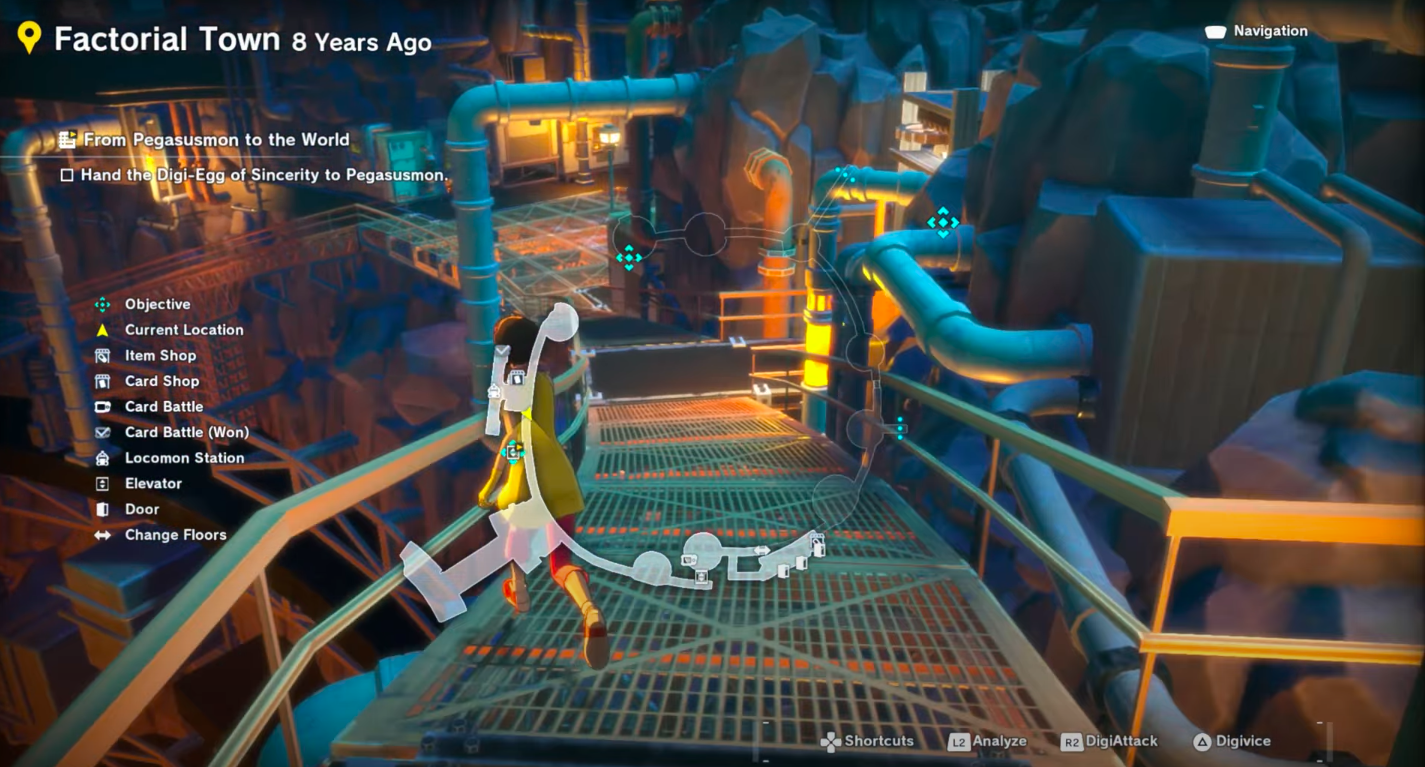Choose the Change Floors legend entry

point(175,535)
